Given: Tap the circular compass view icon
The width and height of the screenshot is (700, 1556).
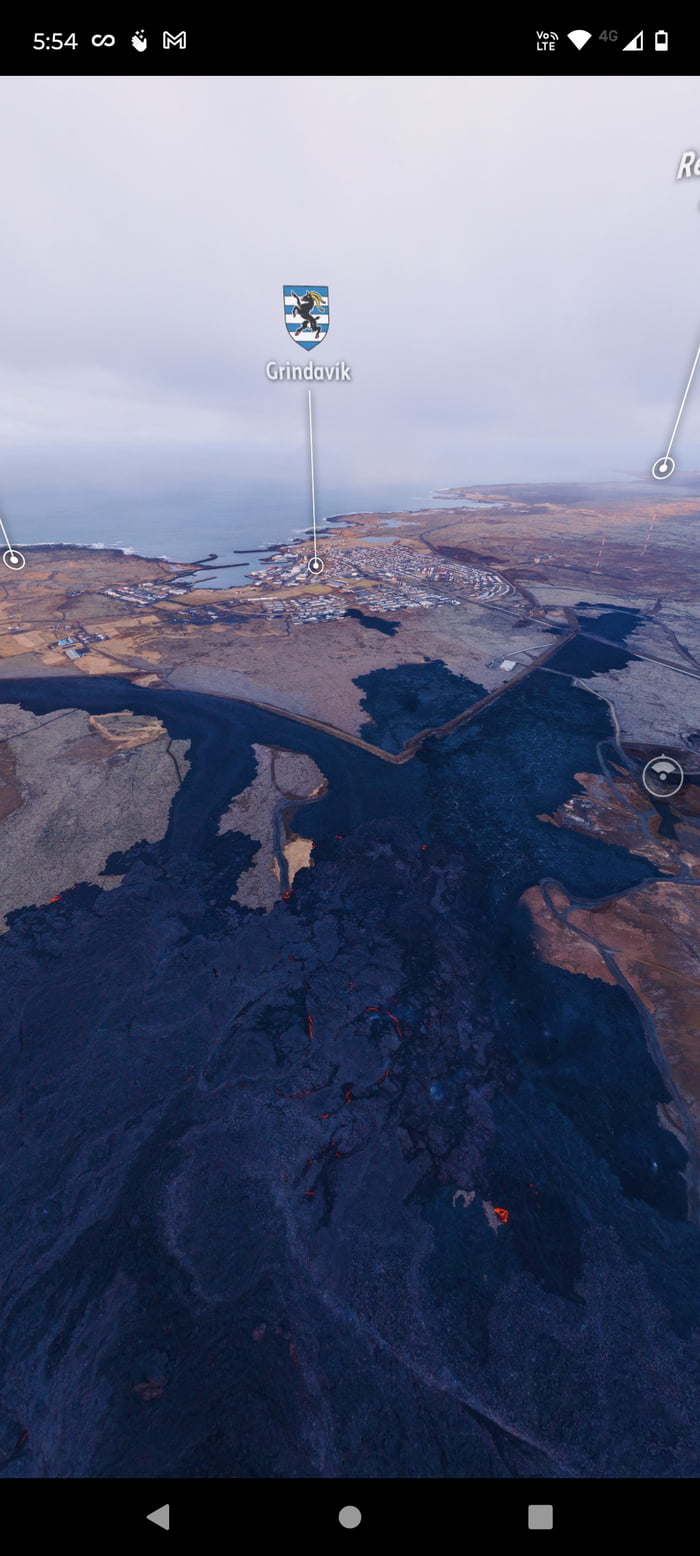Looking at the screenshot, I should [x=663, y=777].
